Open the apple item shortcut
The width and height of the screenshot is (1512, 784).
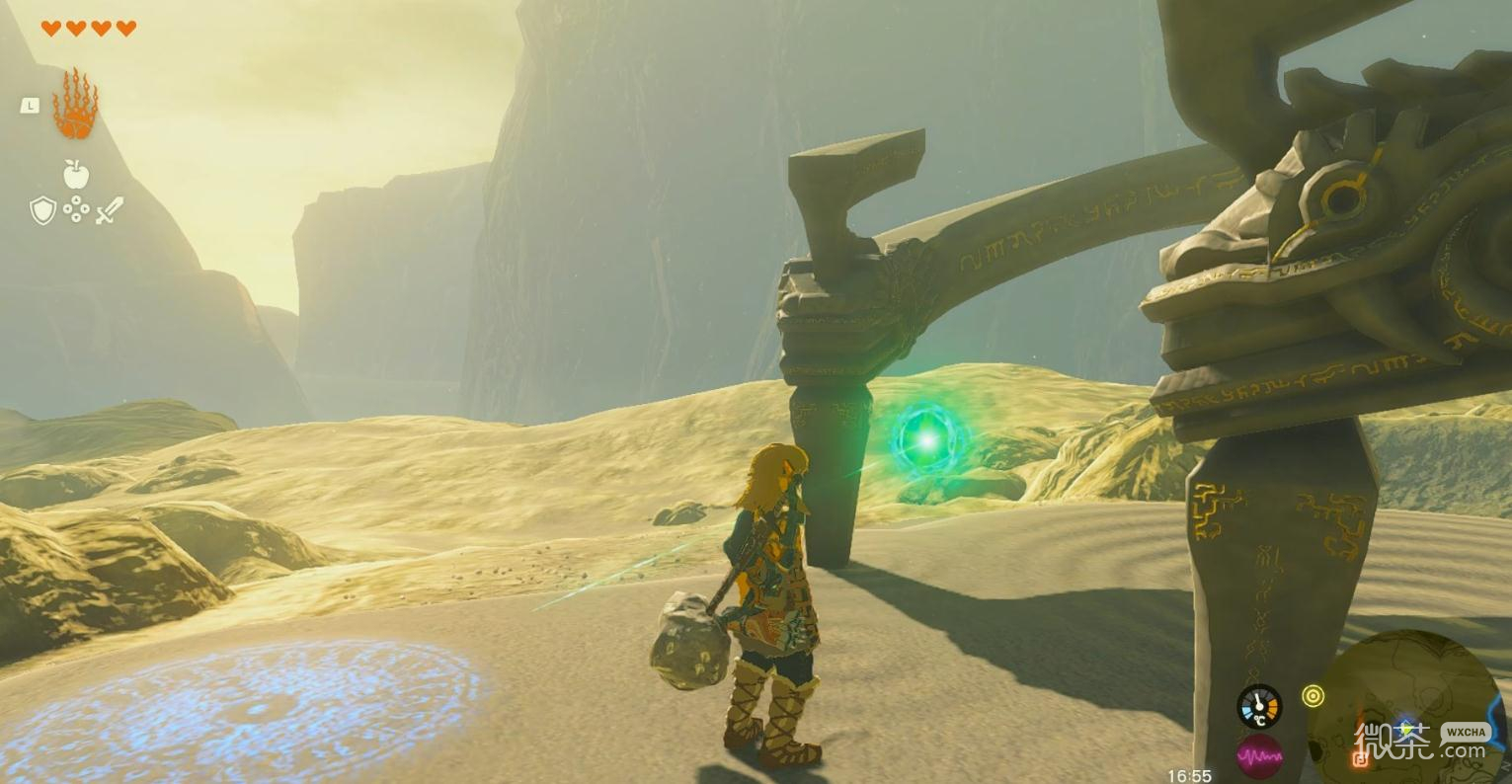click(76, 175)
